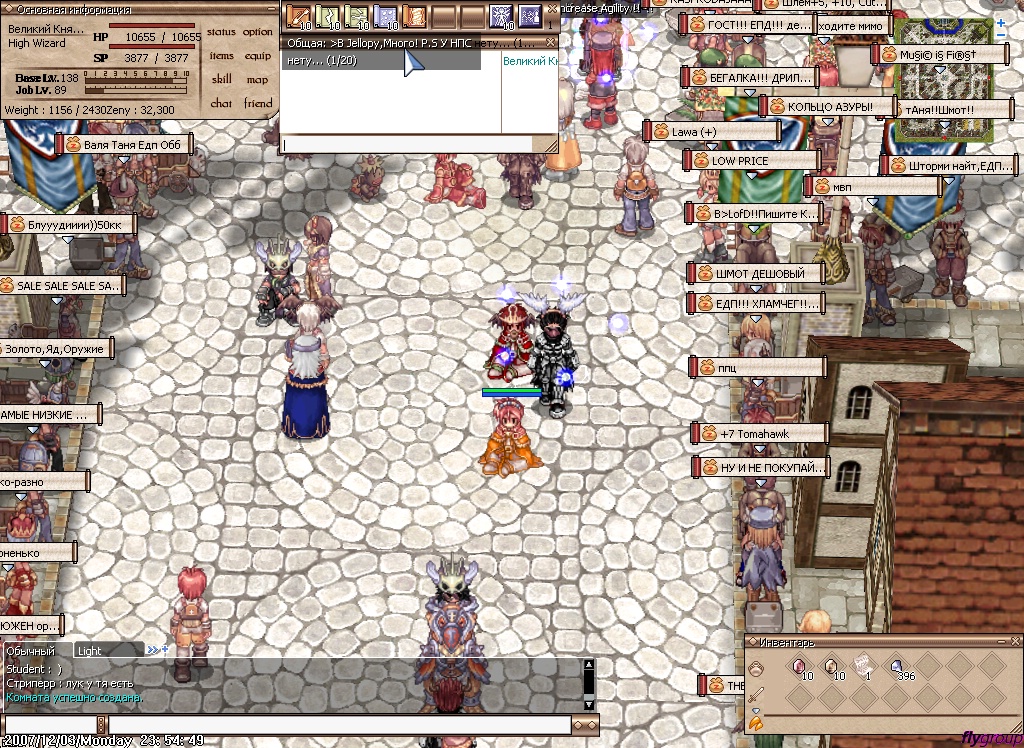This screenshot has width=1024, height=748.
Task: Select the red gemstone stack in inventory
Action: click(x=799, y=666)
